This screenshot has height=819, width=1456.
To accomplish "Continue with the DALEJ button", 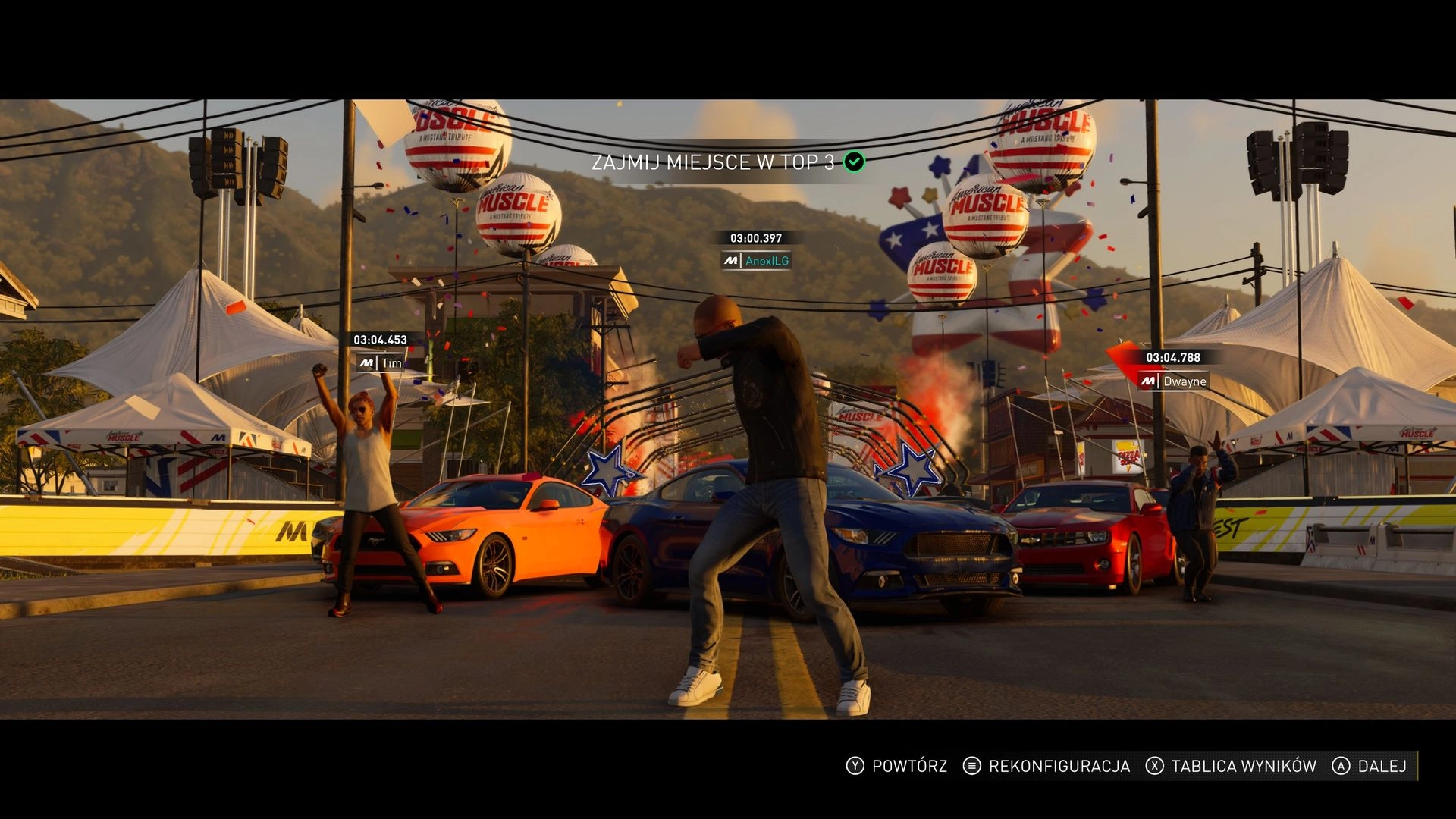I will [x=1370, y=766].
